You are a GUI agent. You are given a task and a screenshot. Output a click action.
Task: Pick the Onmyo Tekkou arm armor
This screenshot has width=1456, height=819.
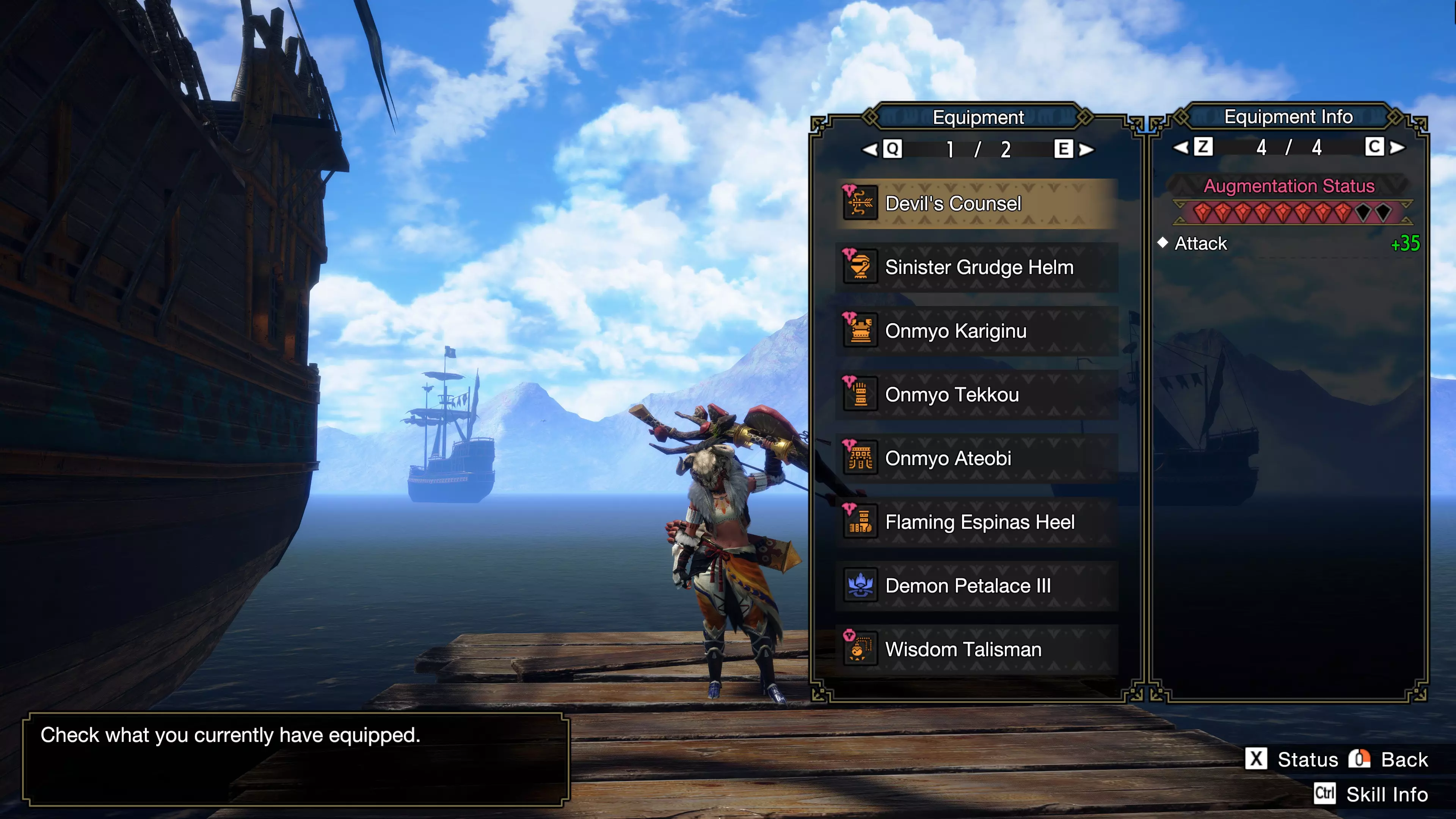pos(977,394)
